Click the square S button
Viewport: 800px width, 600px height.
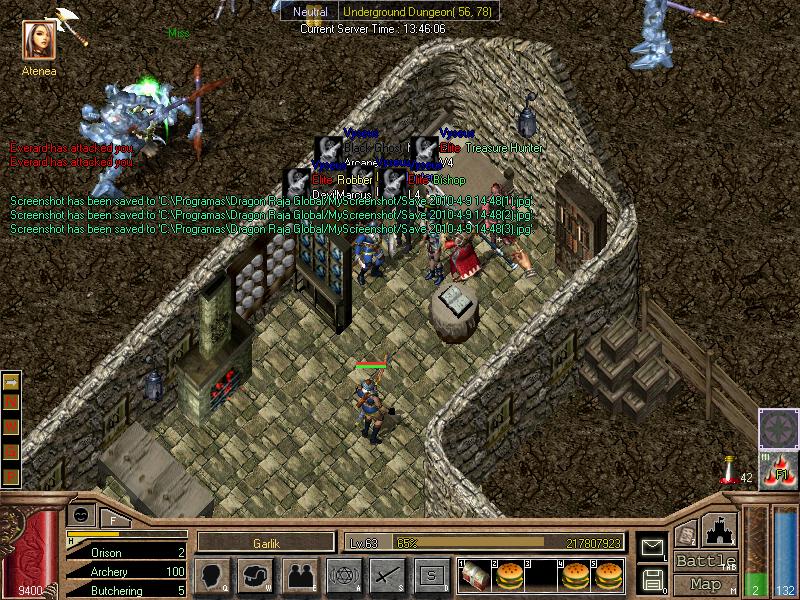[x=431, y=575]
